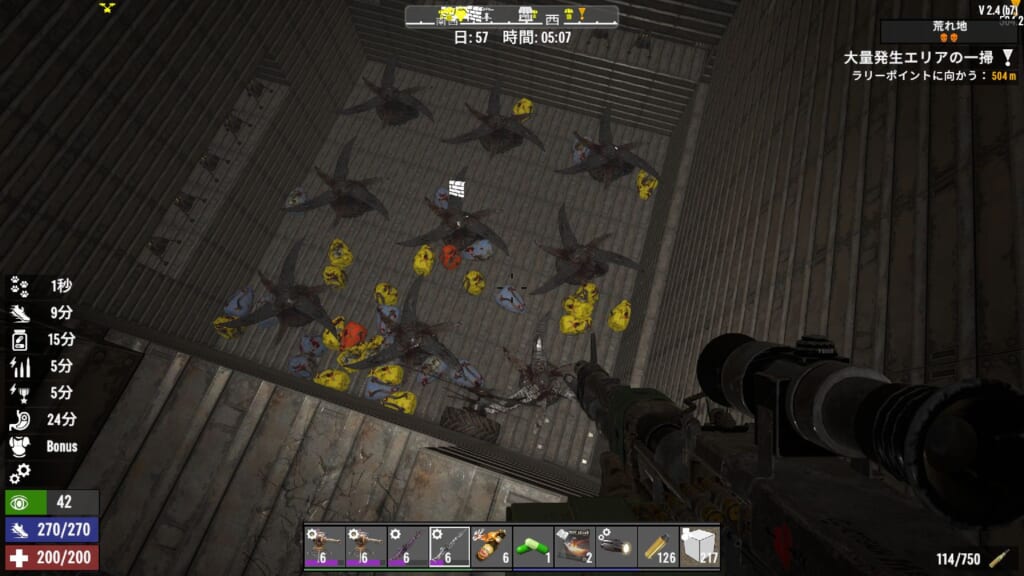Select the green pills hotbar slot
Screen dimensions: 1024x576
click(x=532, y=546)
